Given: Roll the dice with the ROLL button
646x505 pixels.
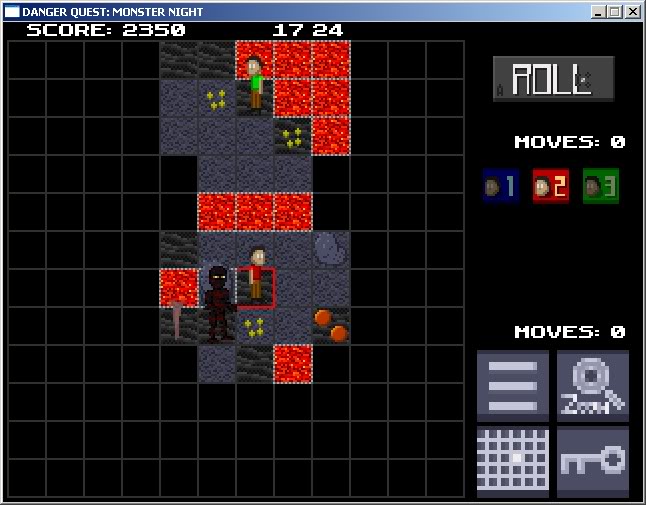Looking at the screenshot, I should tap(553, 79).
